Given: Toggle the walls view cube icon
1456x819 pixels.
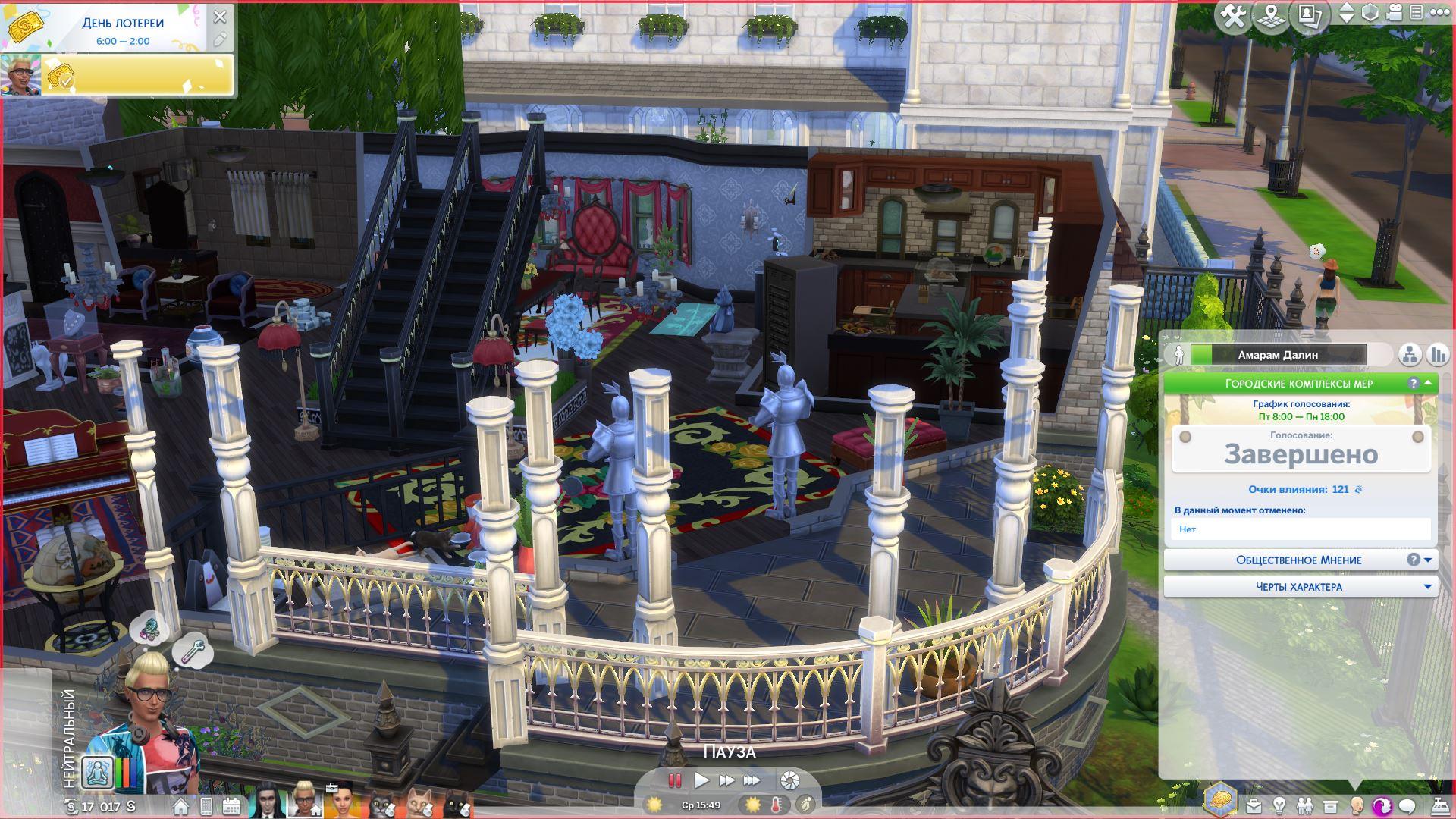Looking at the screenshot, I should 1370,13.
